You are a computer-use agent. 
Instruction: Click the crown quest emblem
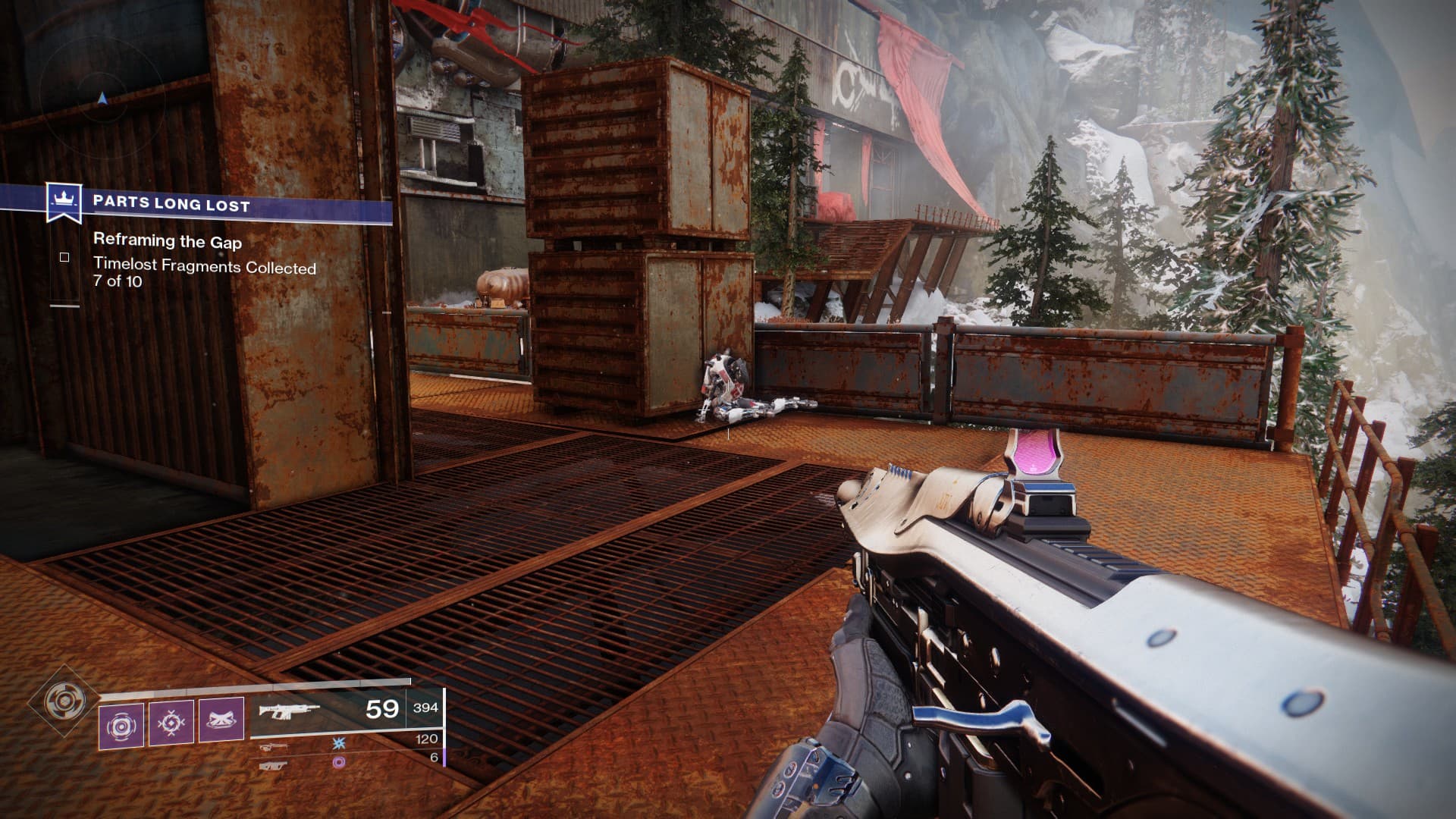(x=64, y=202)
